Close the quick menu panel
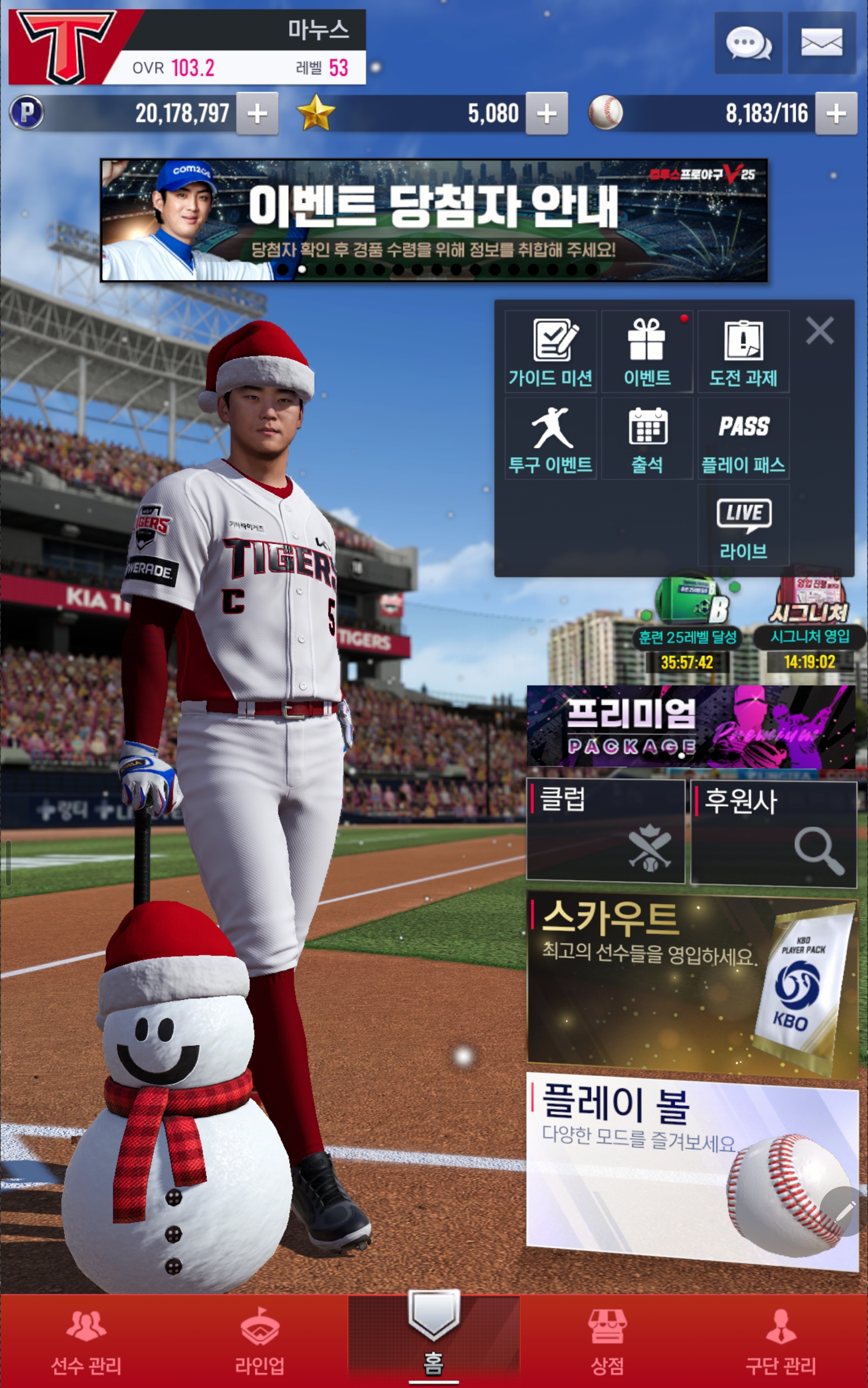Screen dimensions: 868x1388 coord(819,331)
